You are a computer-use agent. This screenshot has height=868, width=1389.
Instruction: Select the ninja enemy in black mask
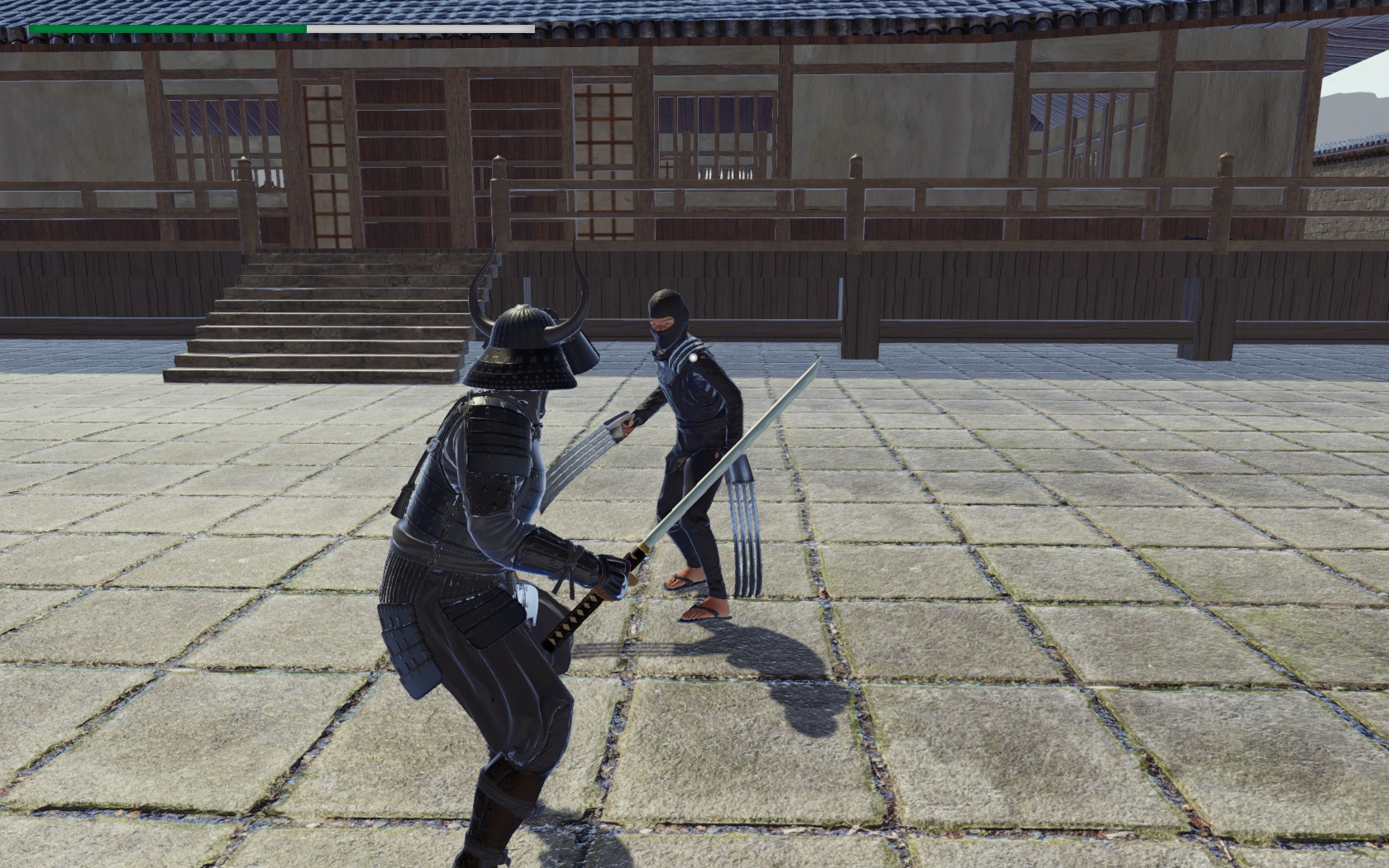pos(694,430)
